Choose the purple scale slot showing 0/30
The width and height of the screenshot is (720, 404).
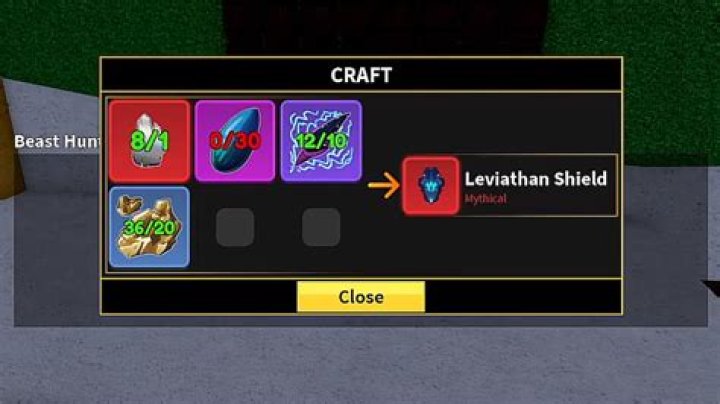pos(235,141)
